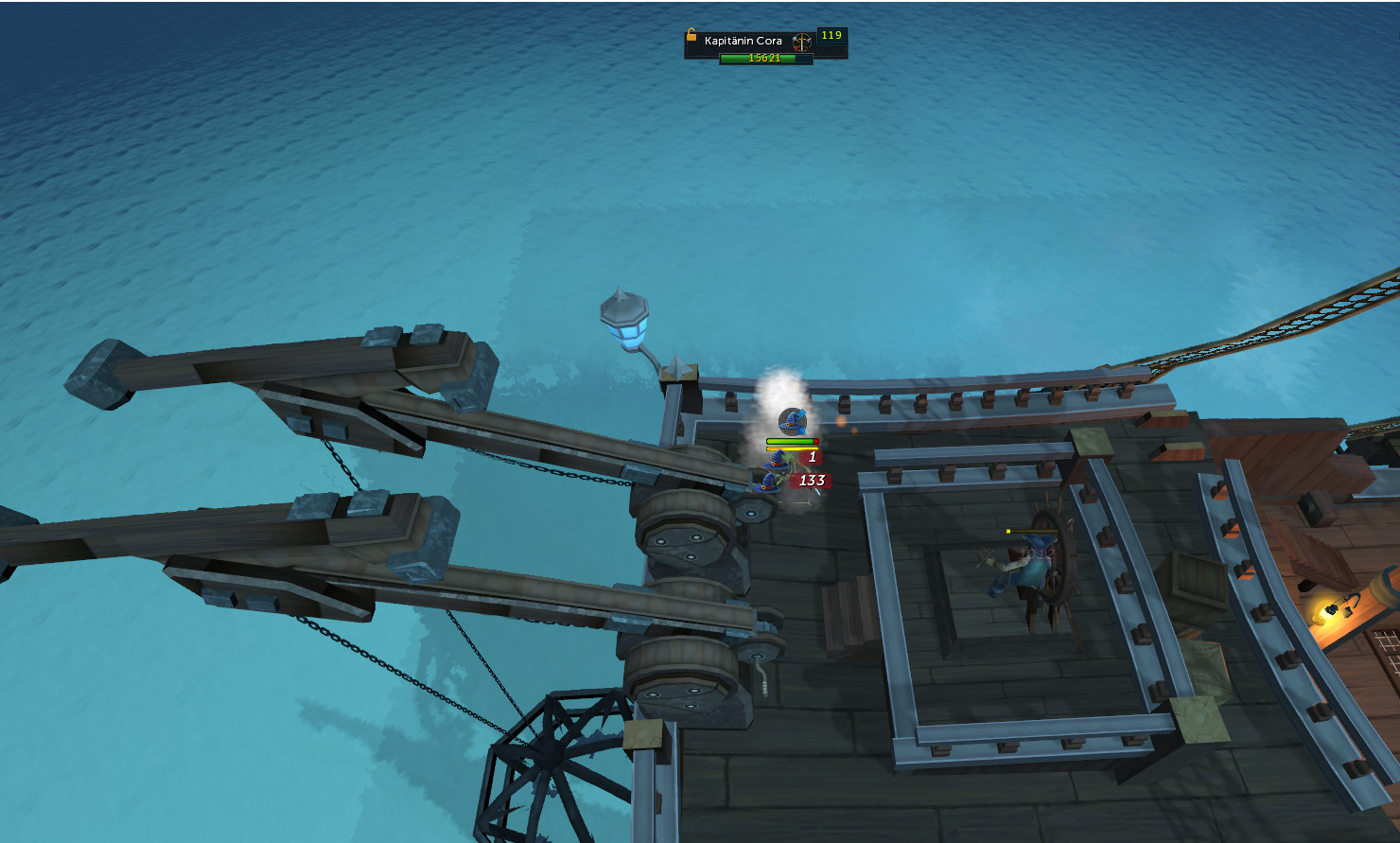The image size is (1400, 843).
Task: Click the combat styles icon beside Kapitänin Cora
Action: [x=802, y=42]
